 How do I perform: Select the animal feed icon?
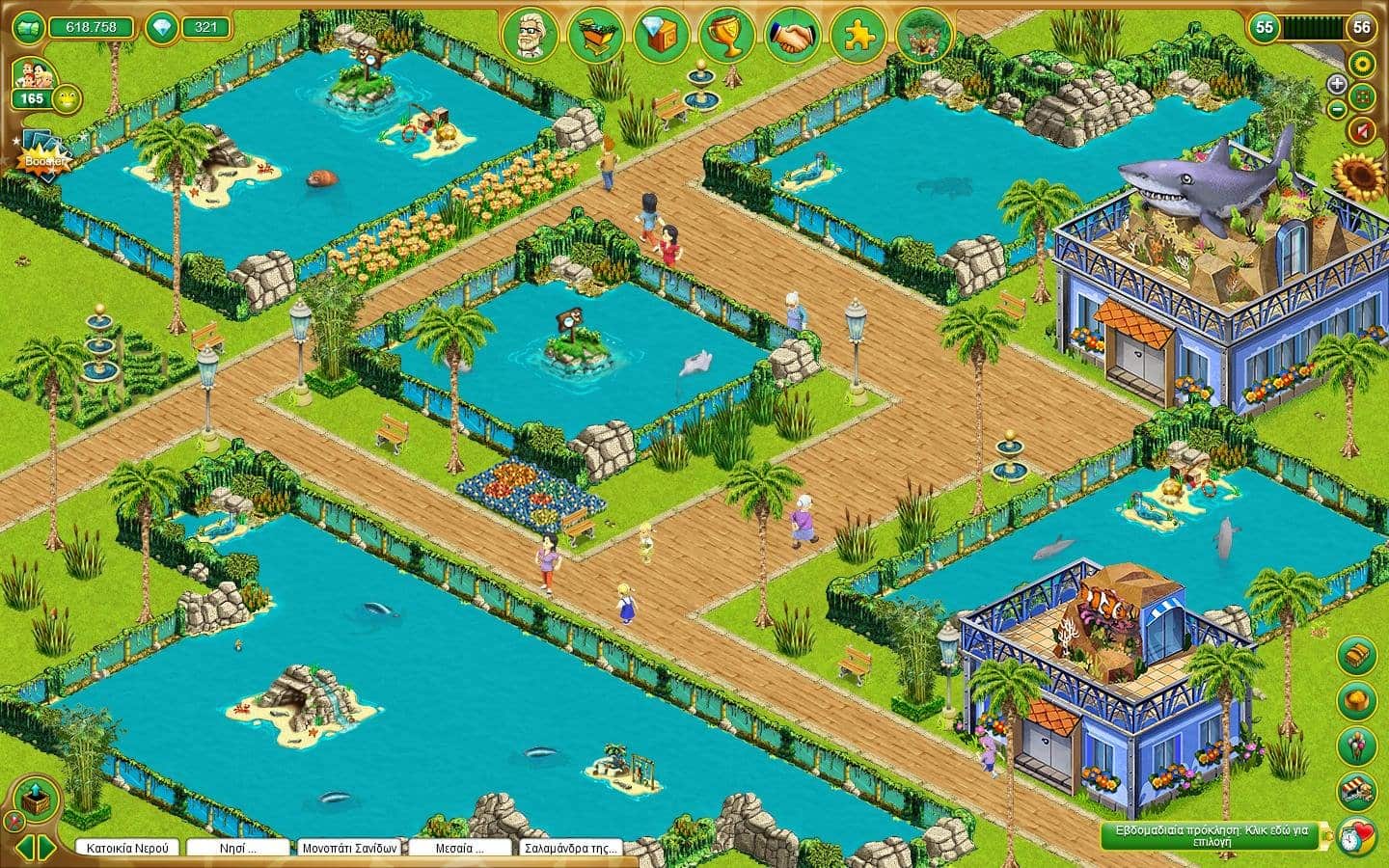[1354, 698]
